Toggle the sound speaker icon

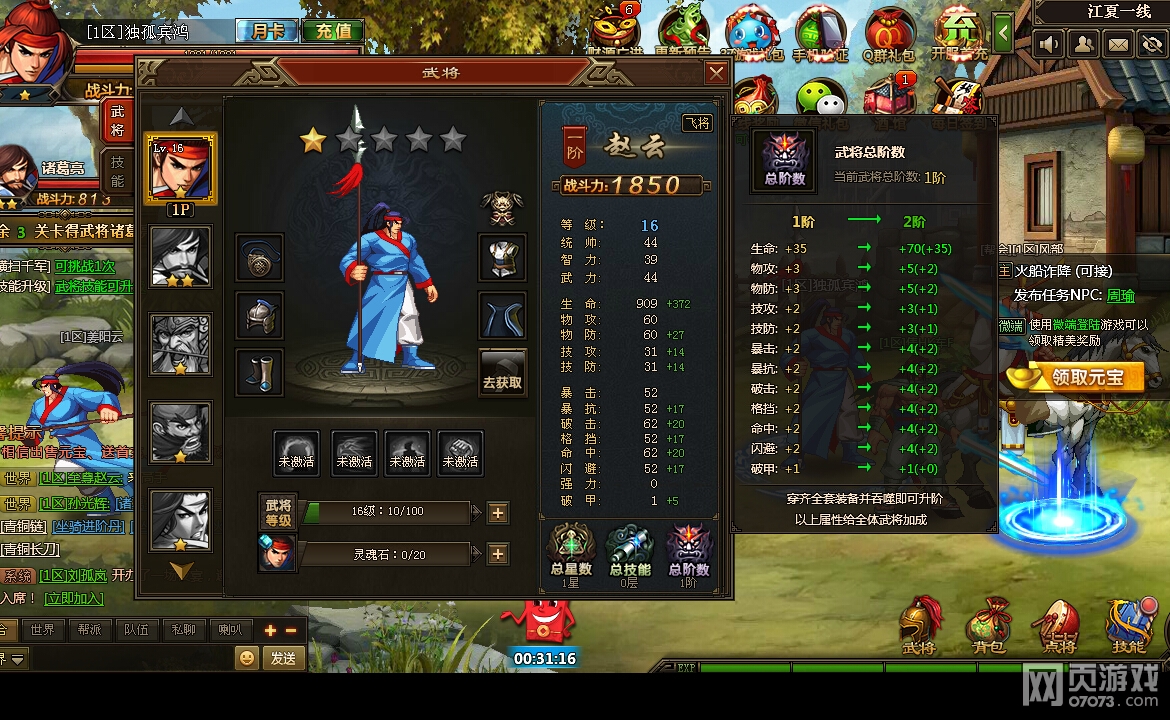[1049, 44]
